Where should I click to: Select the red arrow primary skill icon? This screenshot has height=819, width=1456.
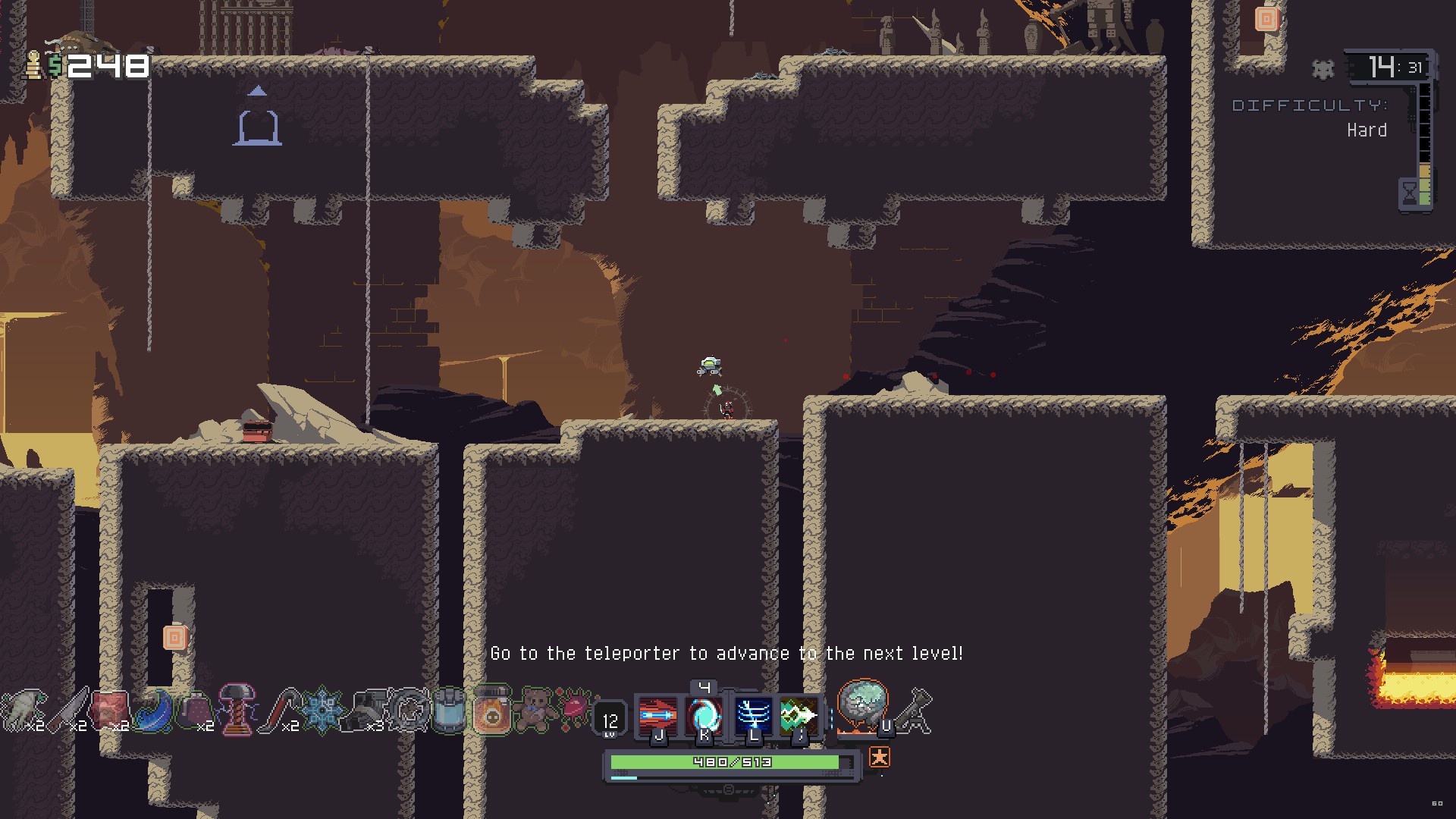657,714
